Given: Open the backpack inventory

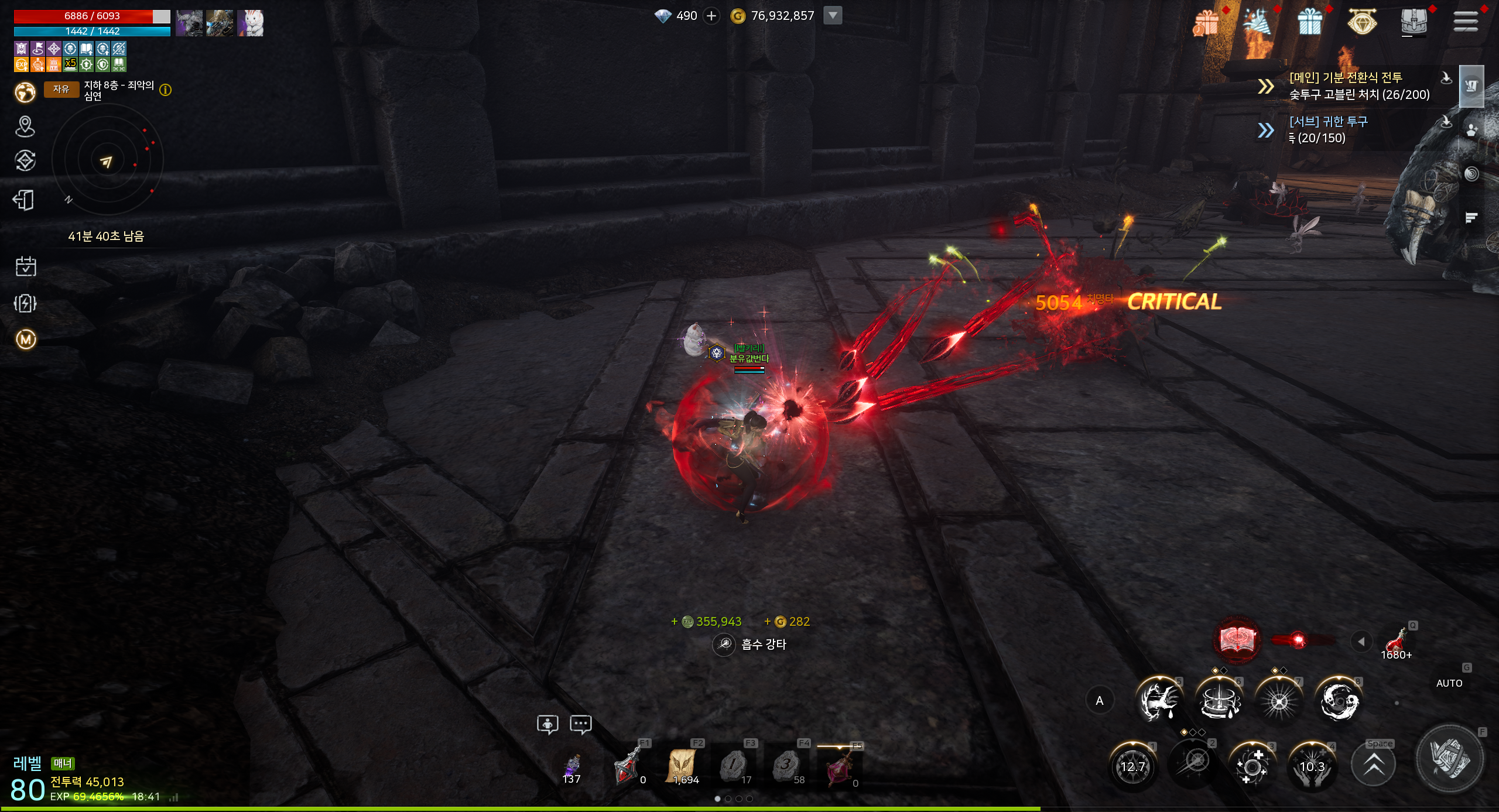Looking at the screenshot, I should [x=1414, y=22].
